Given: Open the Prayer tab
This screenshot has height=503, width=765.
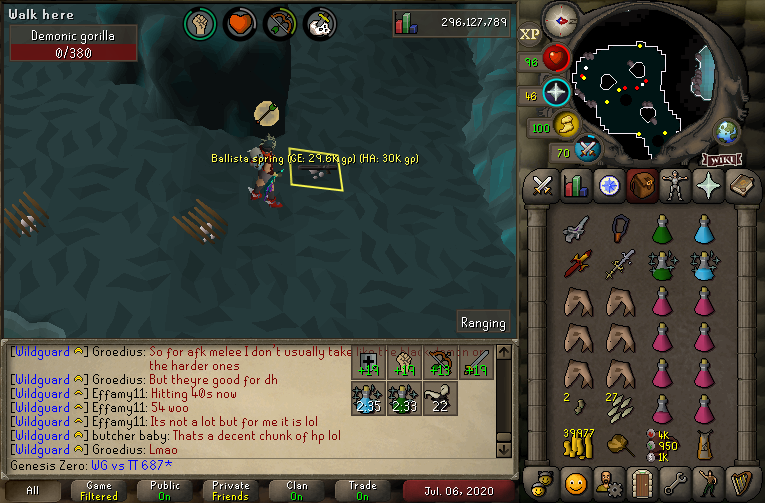Looking at the screenshot, I should coord(708,186).
